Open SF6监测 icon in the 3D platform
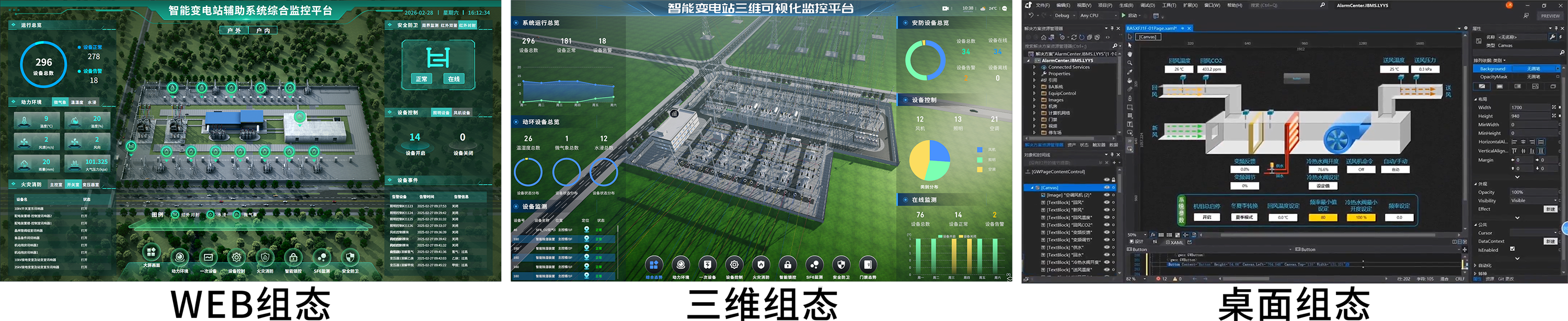The image size is (1568, 321). click(x=814, y=265)
